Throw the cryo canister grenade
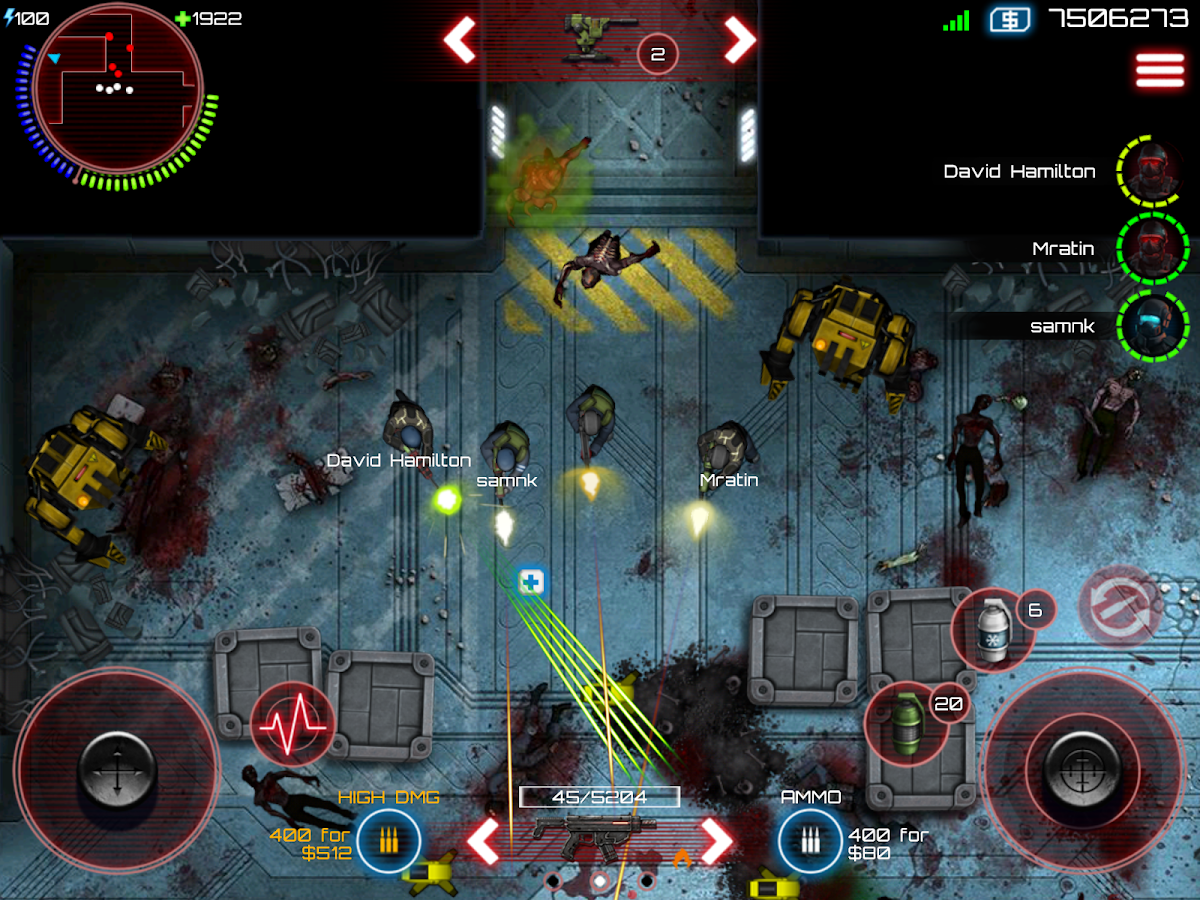1200x900 pixels. (x=993, y=630)
